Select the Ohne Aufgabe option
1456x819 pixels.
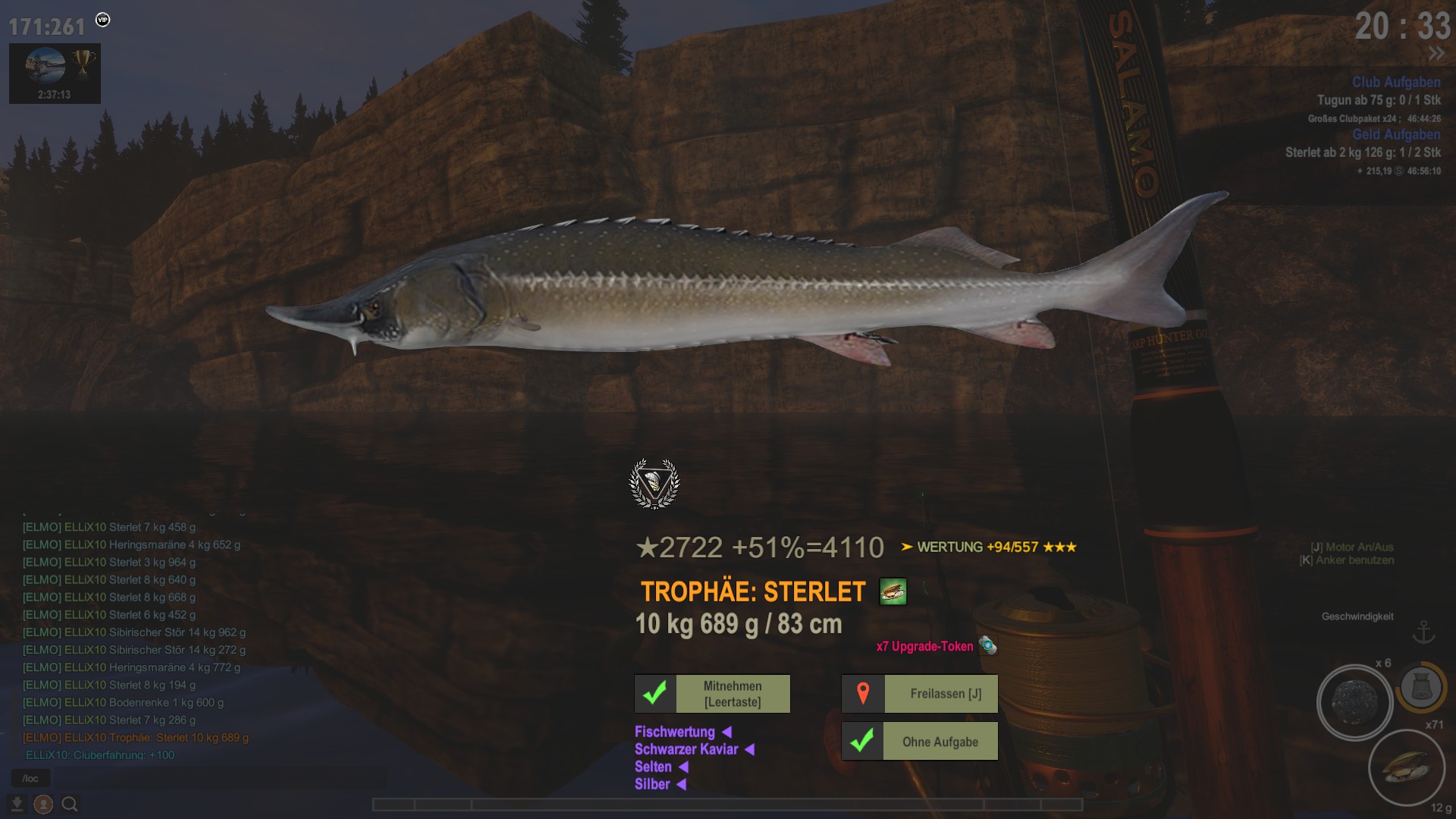click(x=919, y=742)
